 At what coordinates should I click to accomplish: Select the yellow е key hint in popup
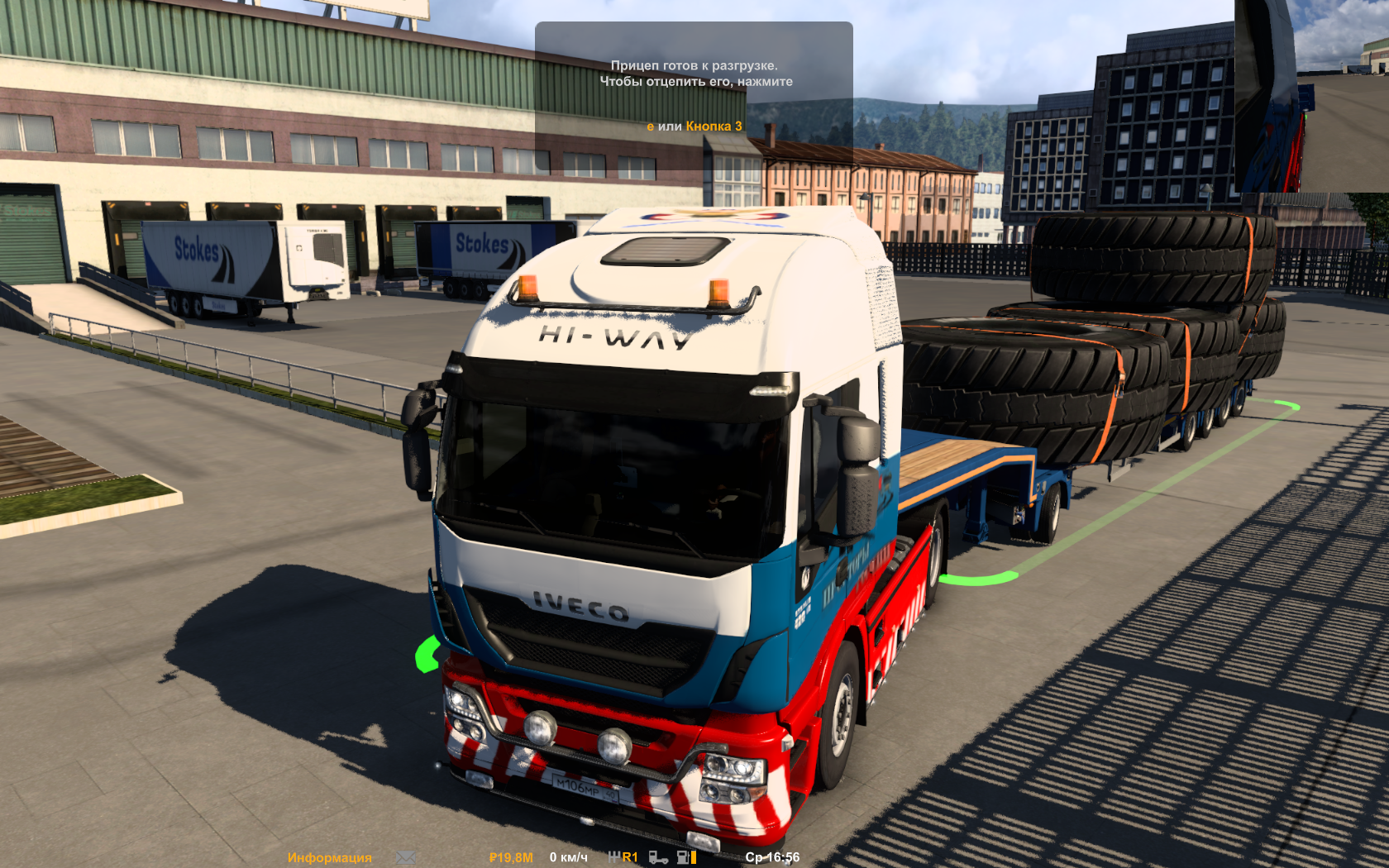tap(650, 126)
